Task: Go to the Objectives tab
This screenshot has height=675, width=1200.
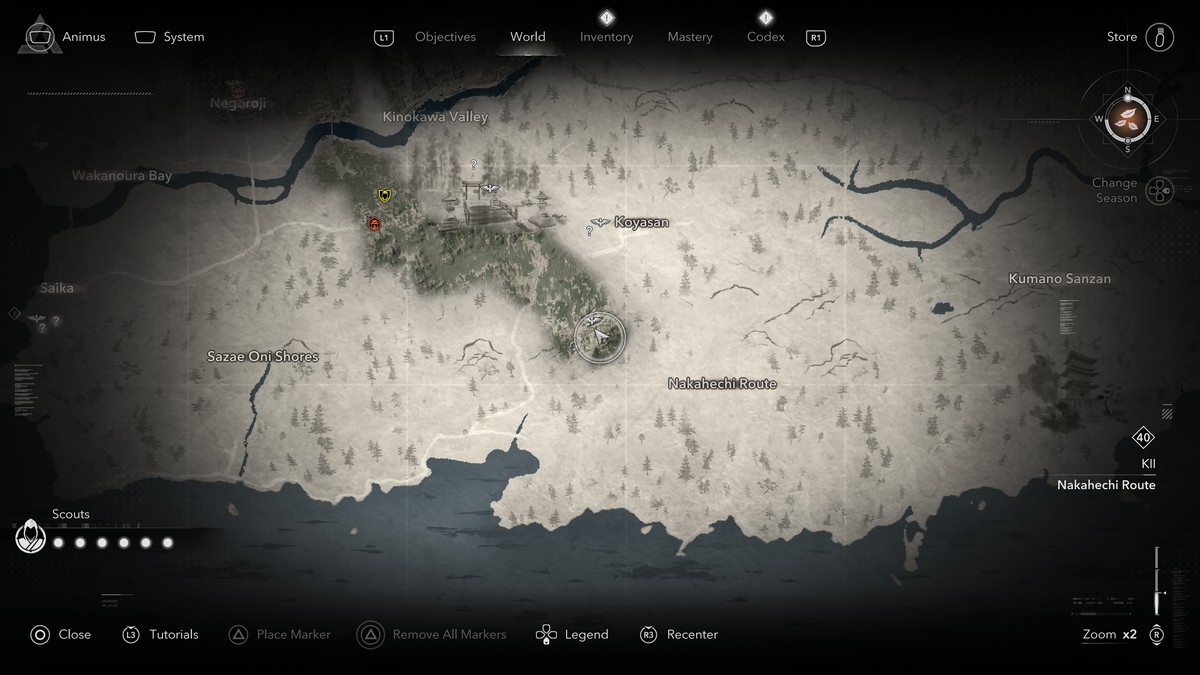Action: (x=445, y=37)
